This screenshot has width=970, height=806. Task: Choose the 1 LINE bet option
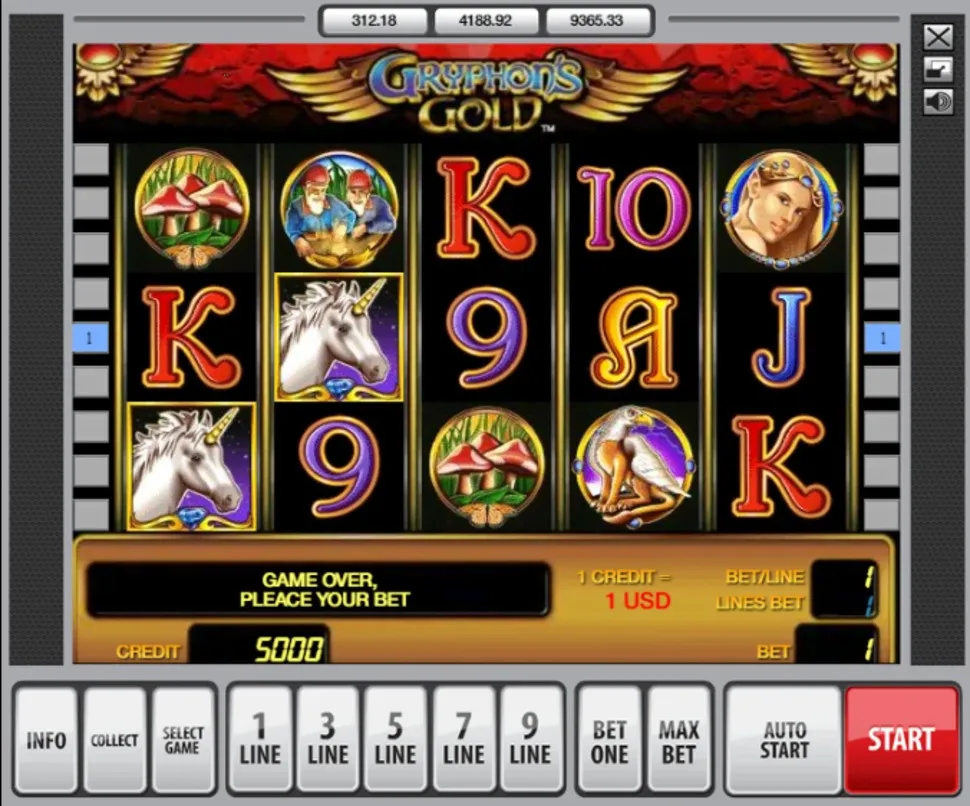[x=260, y=740]
